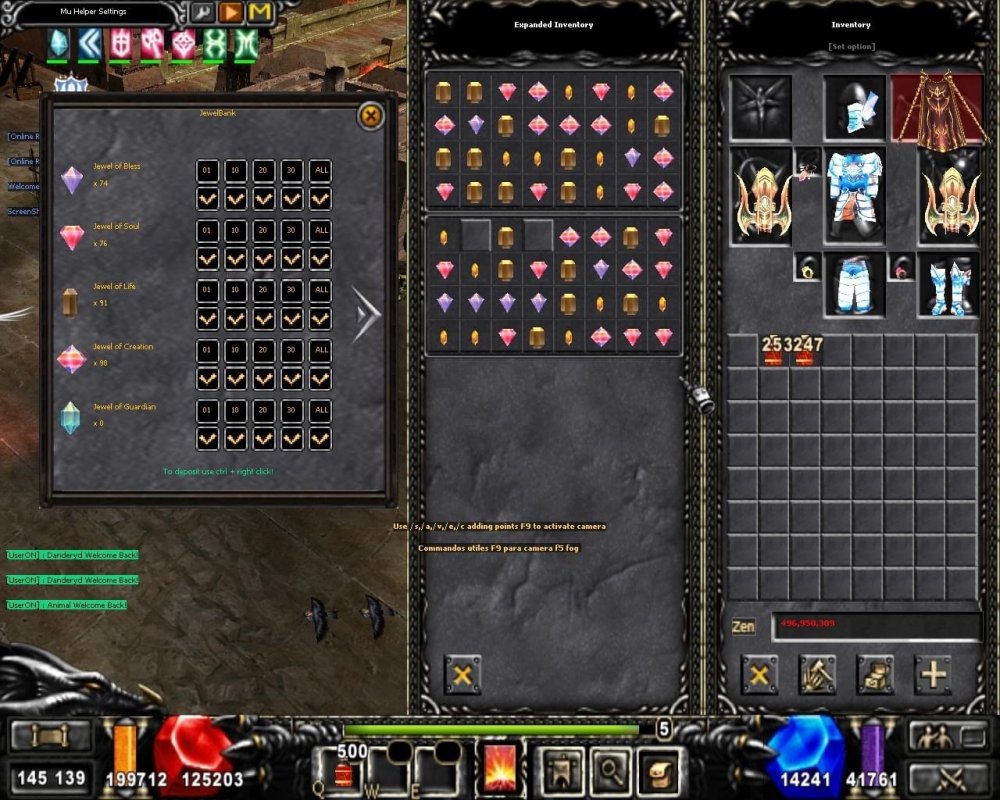Click the Q potion slot with 500
This screenshot has height=800, width=1000.
click(343, 768)
